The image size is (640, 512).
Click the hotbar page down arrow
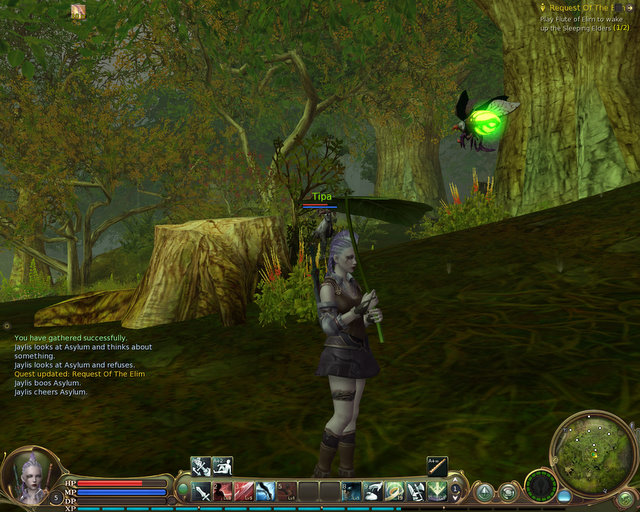[x=456, y=497]
